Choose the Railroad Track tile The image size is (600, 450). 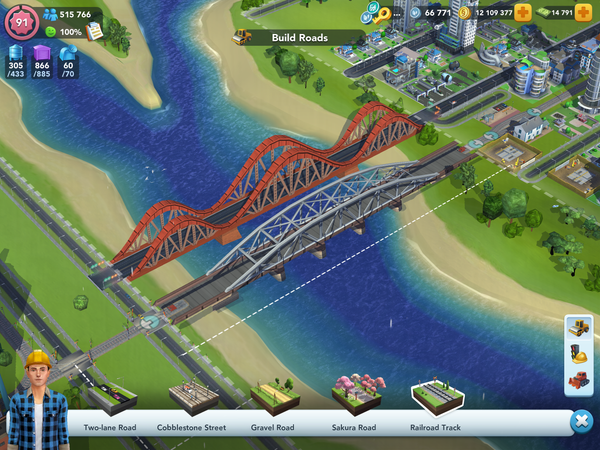pyautogui.click(x=435, y=399)
